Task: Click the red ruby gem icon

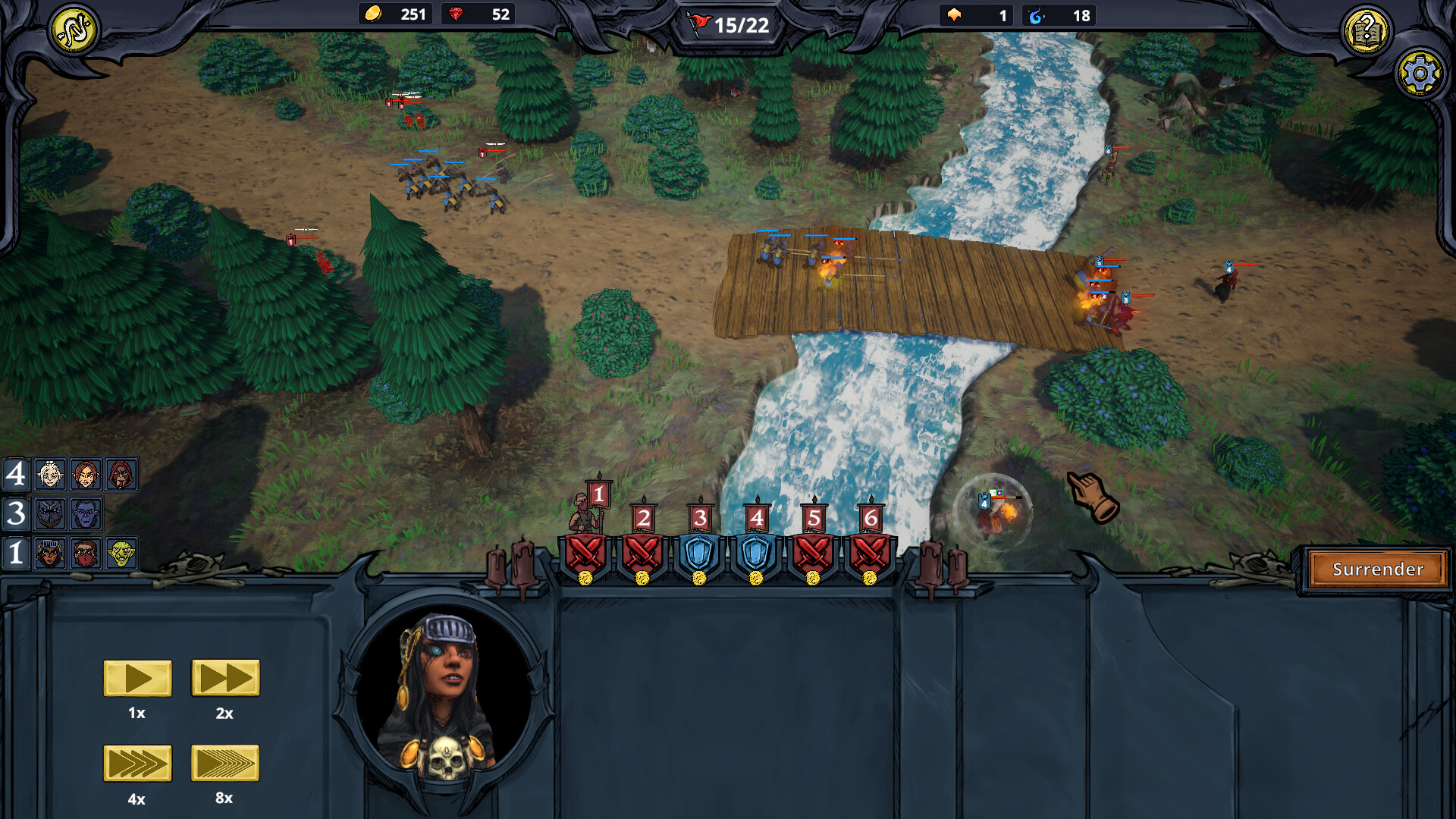Action: click(455, 13)
